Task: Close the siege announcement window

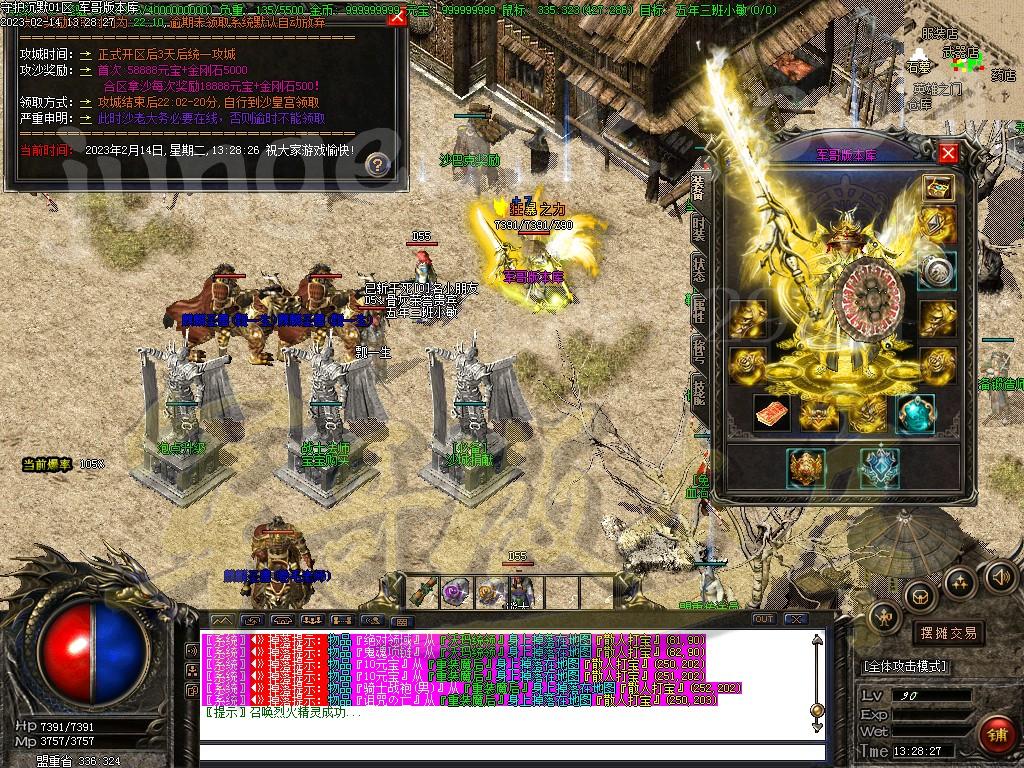Action: pyautogui.click(x=396, y=21)
